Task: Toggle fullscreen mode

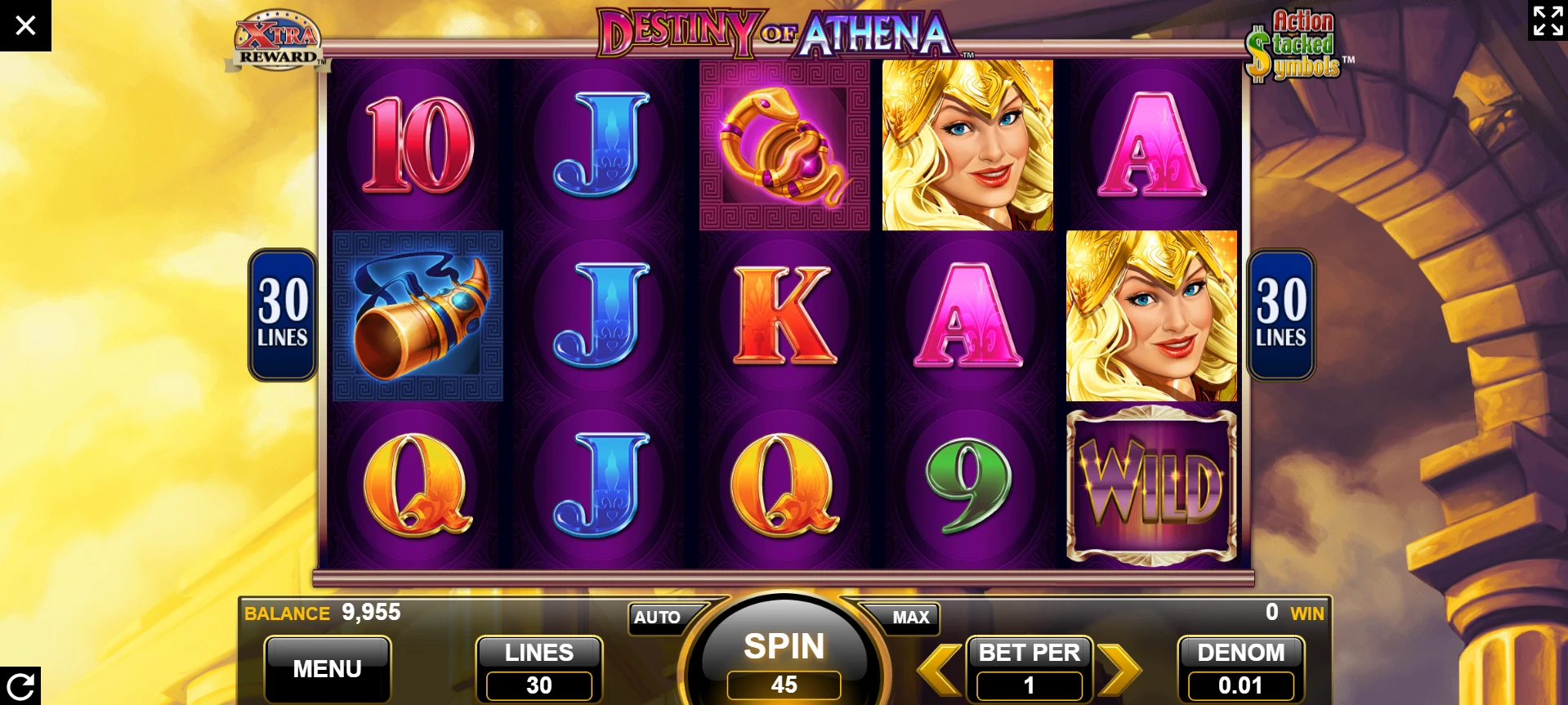Action: 1548,20
